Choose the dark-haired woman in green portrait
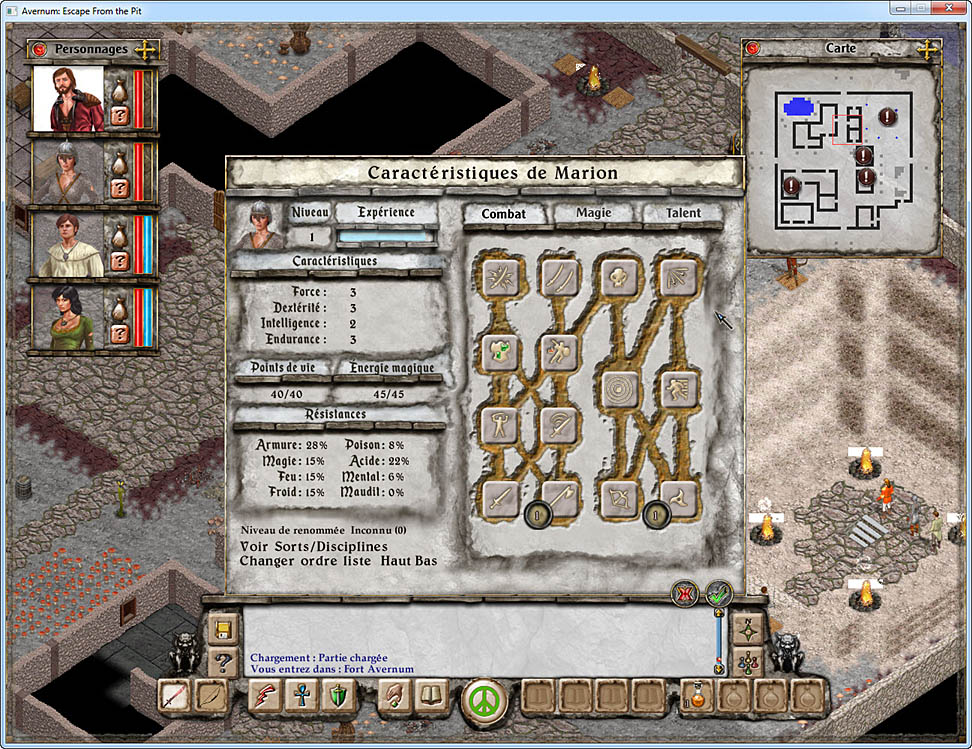The height and width of the screenshot is (749, 972). (x=69, y=318)
